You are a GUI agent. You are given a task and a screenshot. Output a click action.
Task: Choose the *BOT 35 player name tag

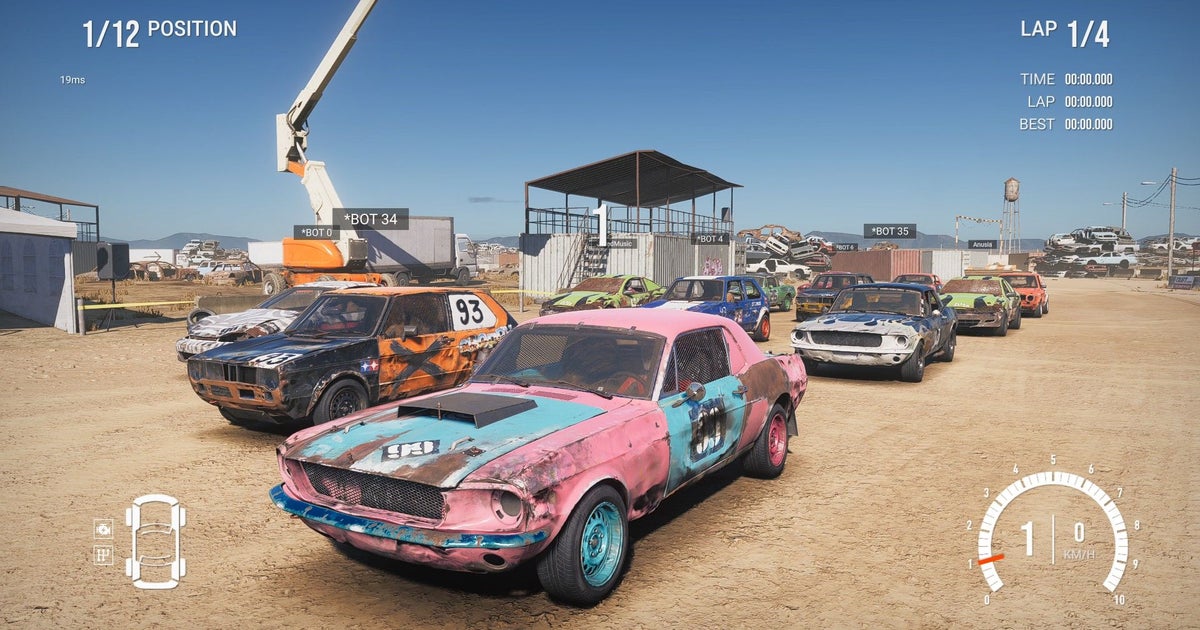(889, 231)
